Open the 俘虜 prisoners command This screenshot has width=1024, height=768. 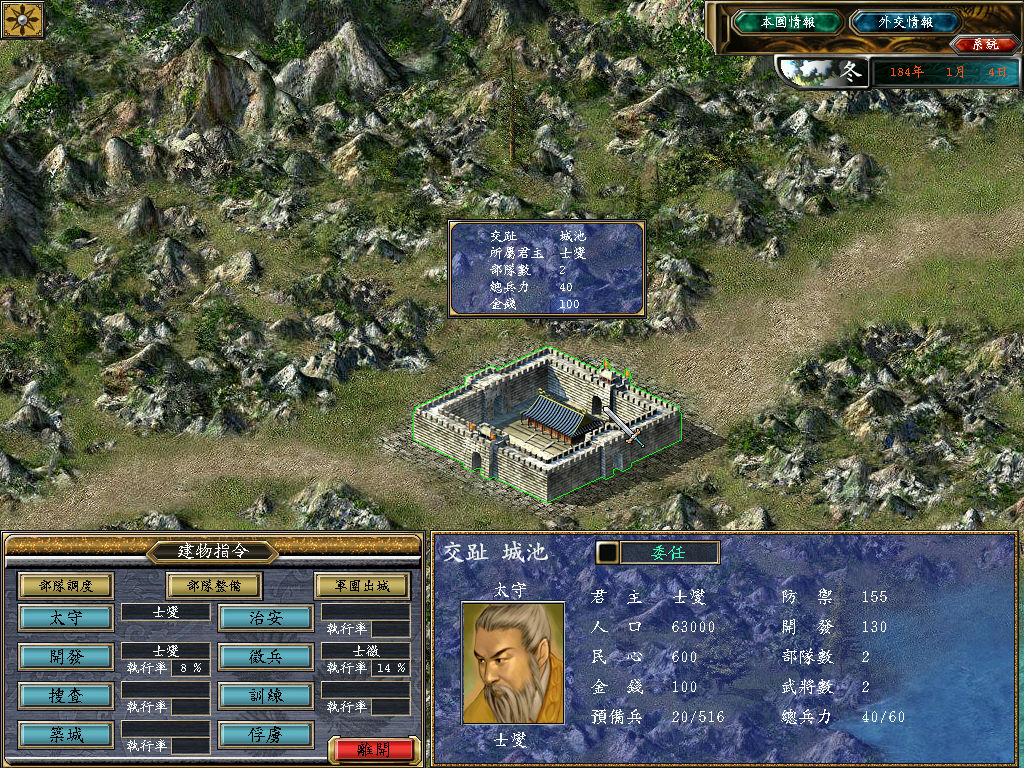tap(266, 734)
